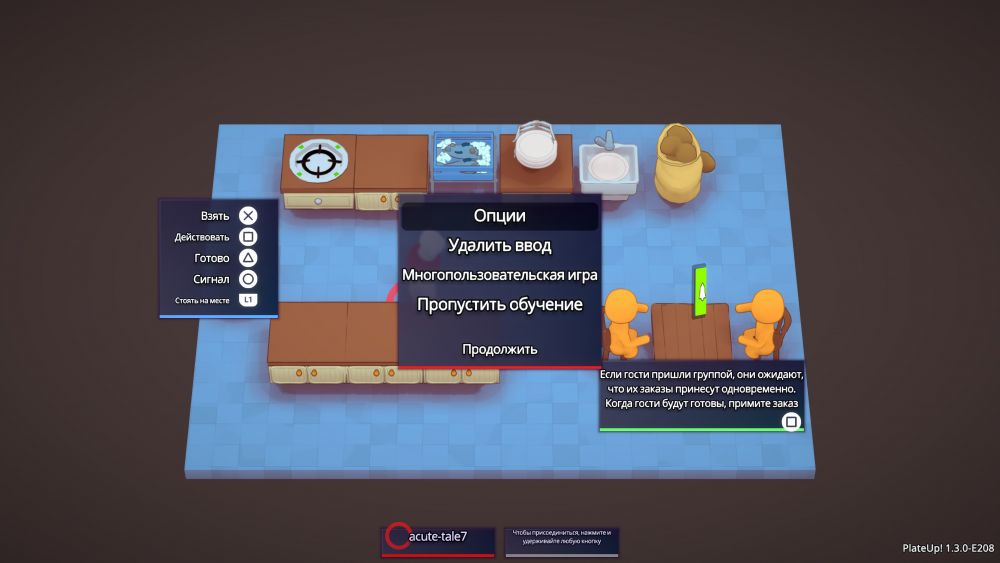The image size is (1000, 563).
Task: Open the Опции menu entry
Action: pos(499,216)
